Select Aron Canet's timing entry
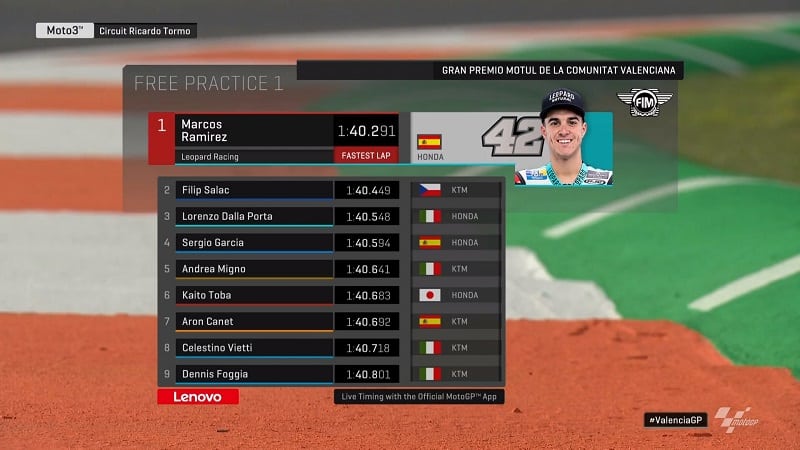The height and width of the screenshot is (450, 800). click(x=331, y=322)
